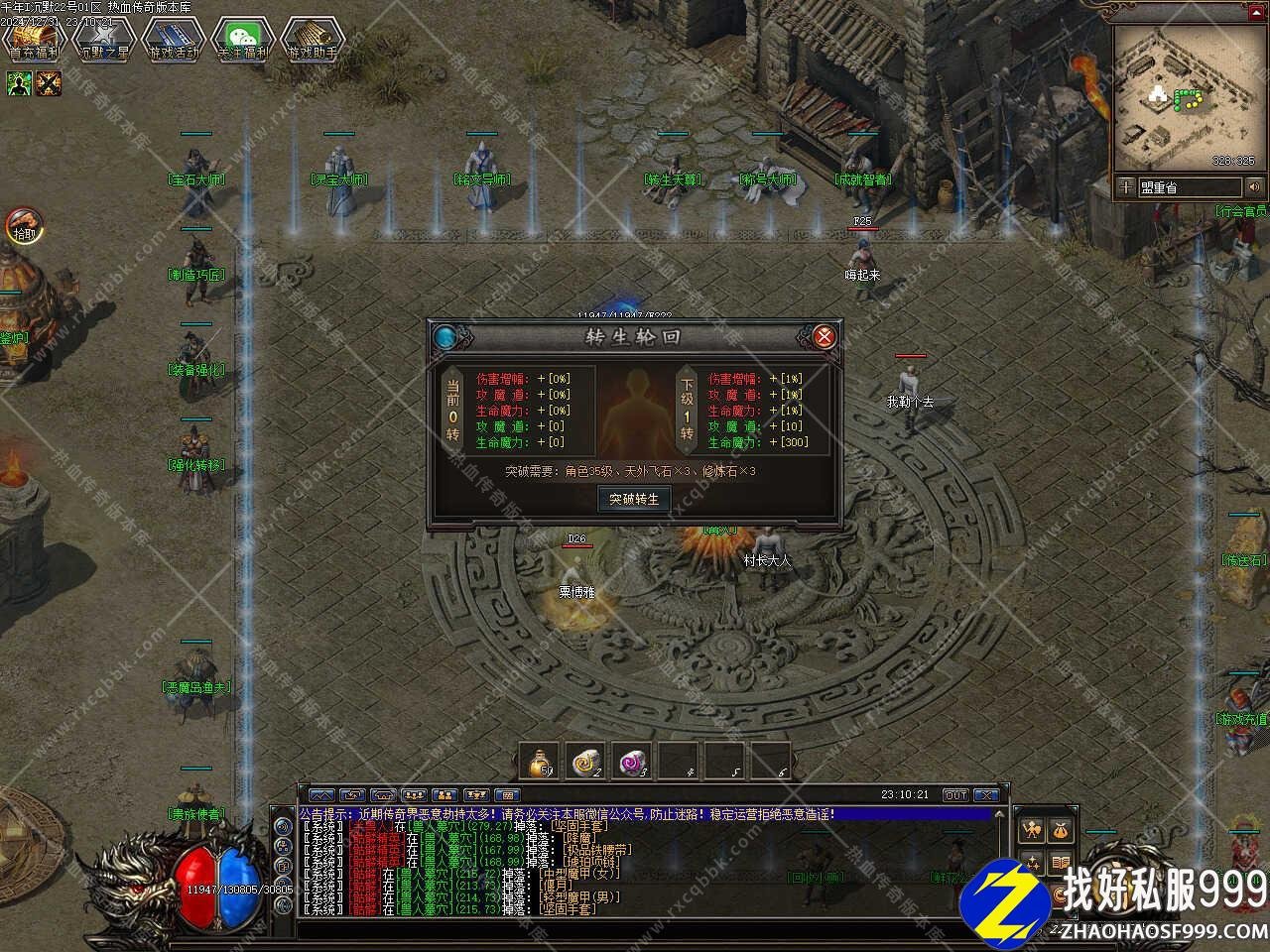Click the X button on chat bar
This screenshot has height=952, width=1270.
click(985, 795)
